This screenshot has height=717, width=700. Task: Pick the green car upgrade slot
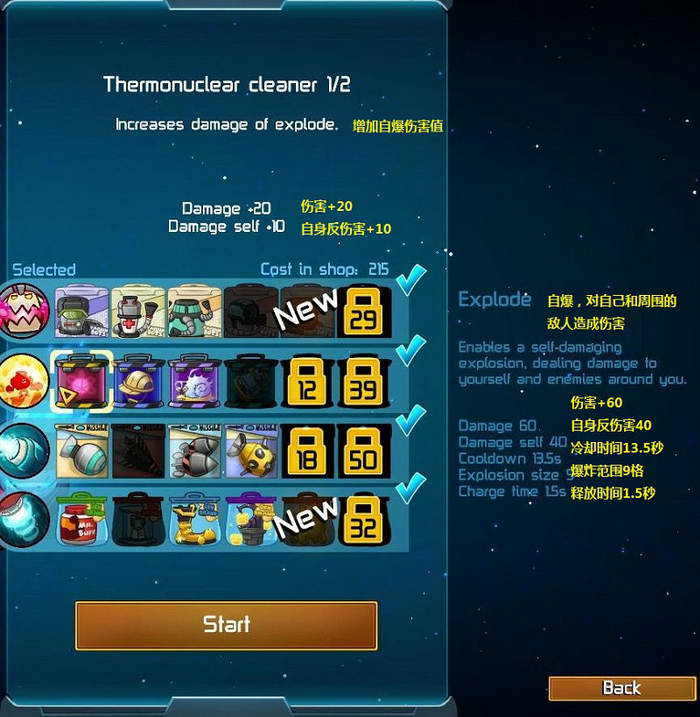click(81, 311)
